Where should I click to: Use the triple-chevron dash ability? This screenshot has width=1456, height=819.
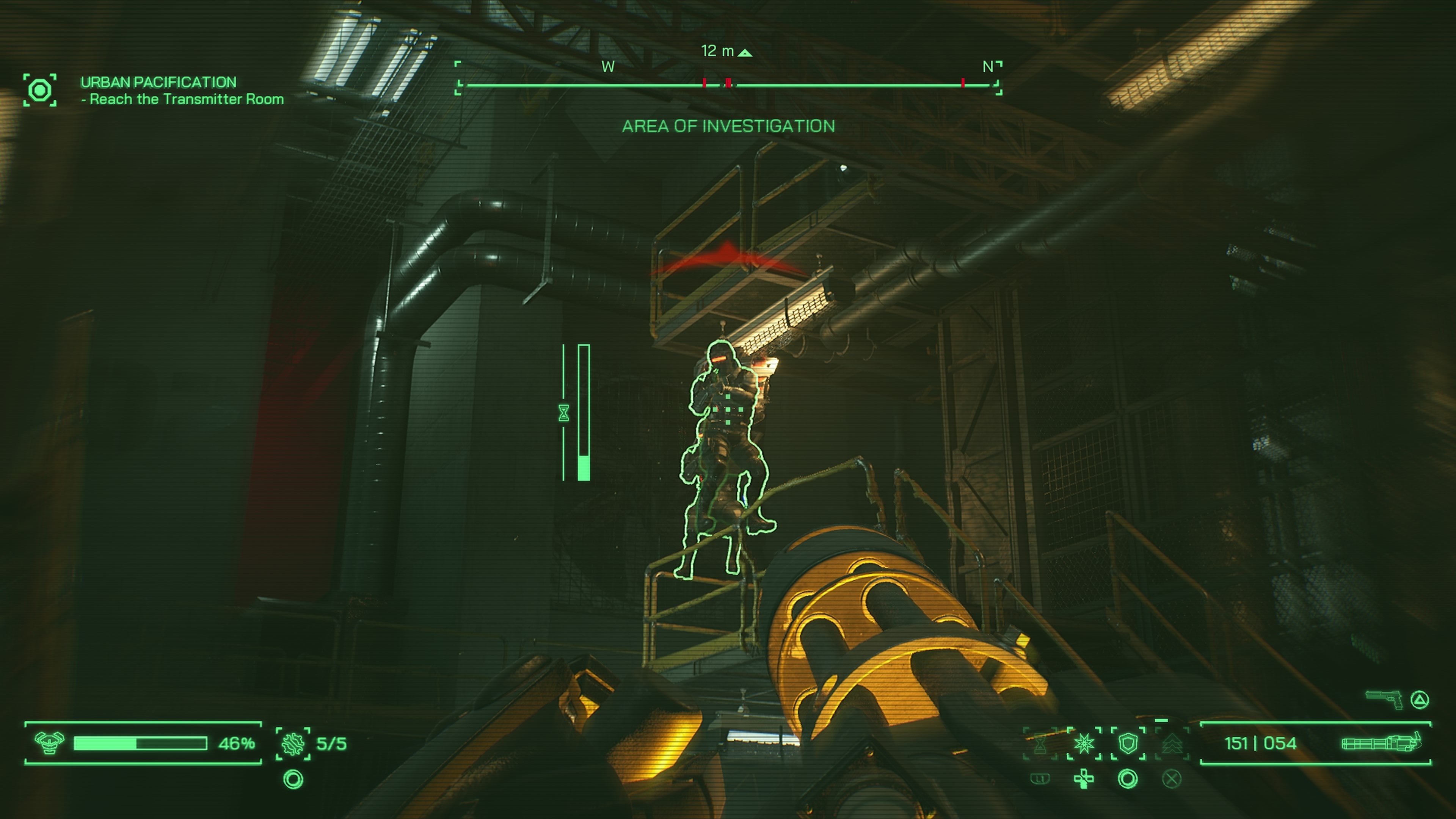pyautogui.click(x=1172, y=744)
